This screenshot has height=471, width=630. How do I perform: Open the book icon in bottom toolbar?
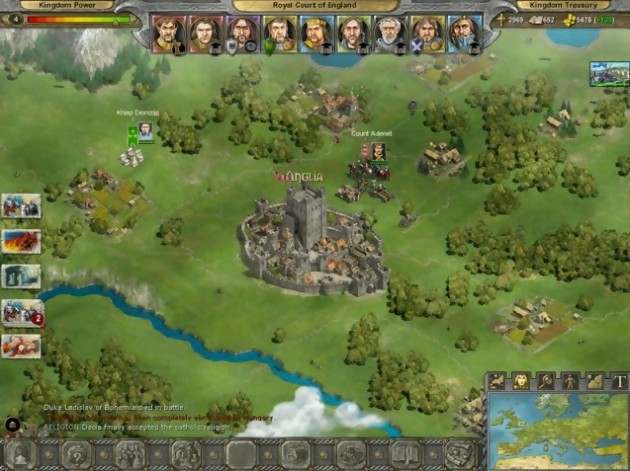[x=404, y=453]
